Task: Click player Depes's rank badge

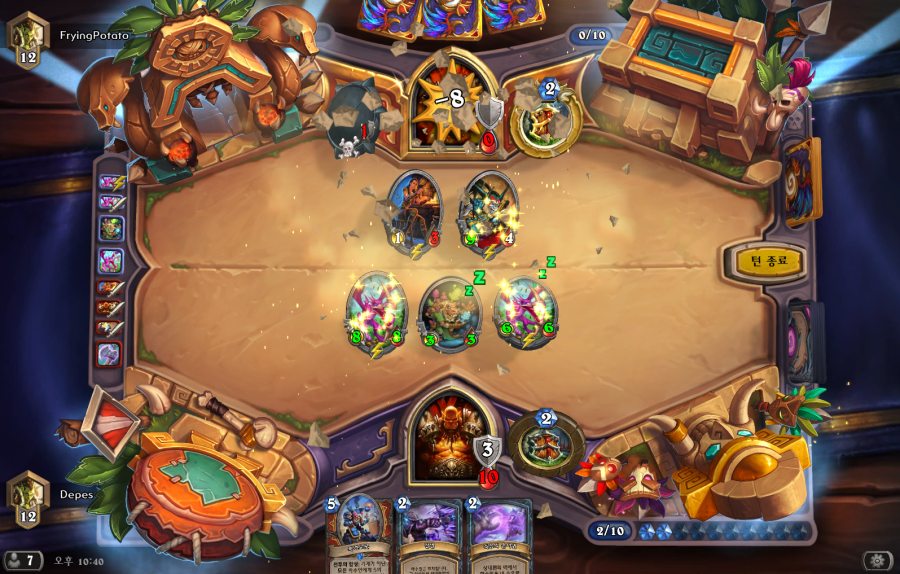Action: click(28, 496)
